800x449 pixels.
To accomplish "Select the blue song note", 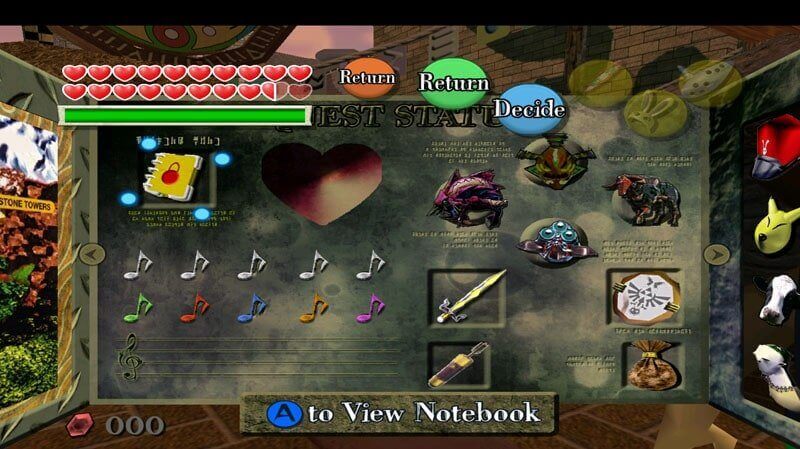I will point(252,307).
